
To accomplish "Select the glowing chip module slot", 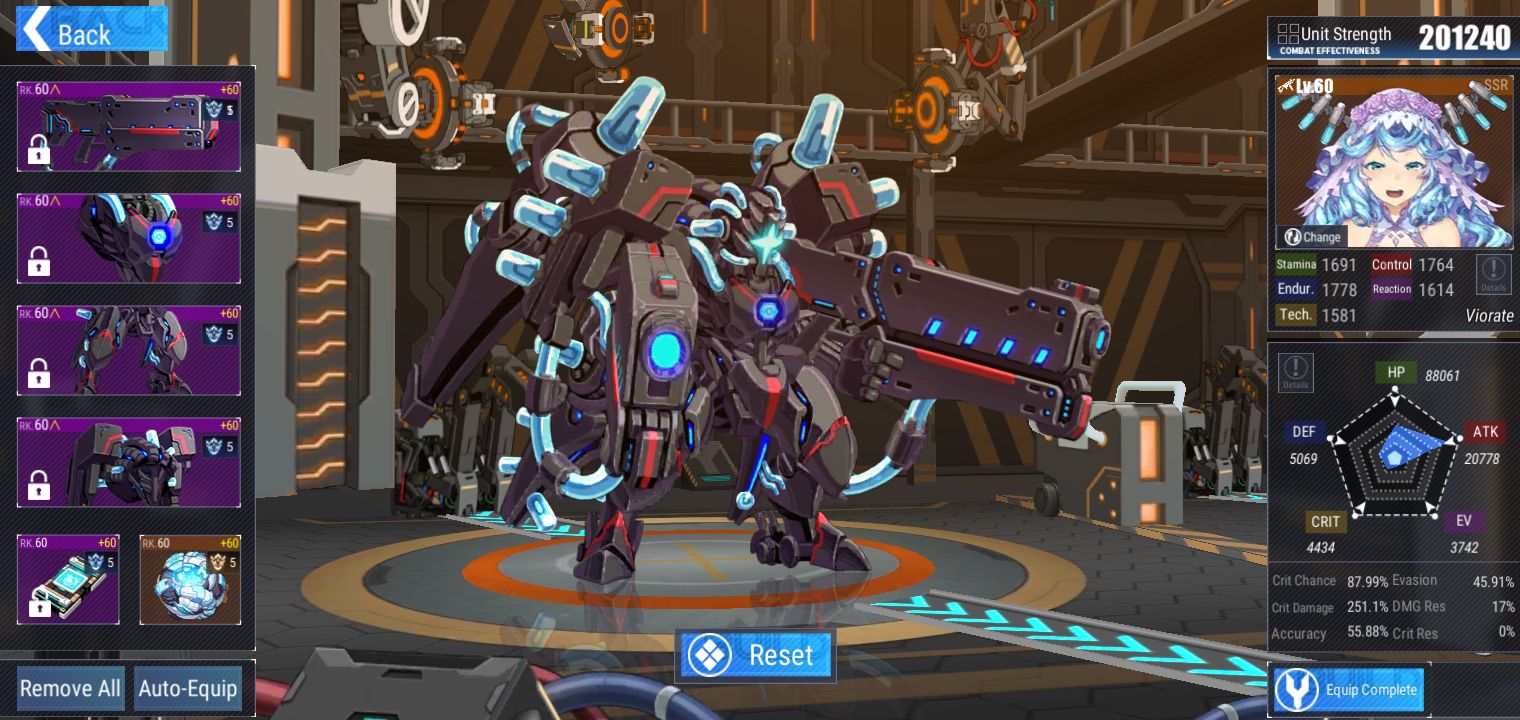I will click(x=68, y=580).
